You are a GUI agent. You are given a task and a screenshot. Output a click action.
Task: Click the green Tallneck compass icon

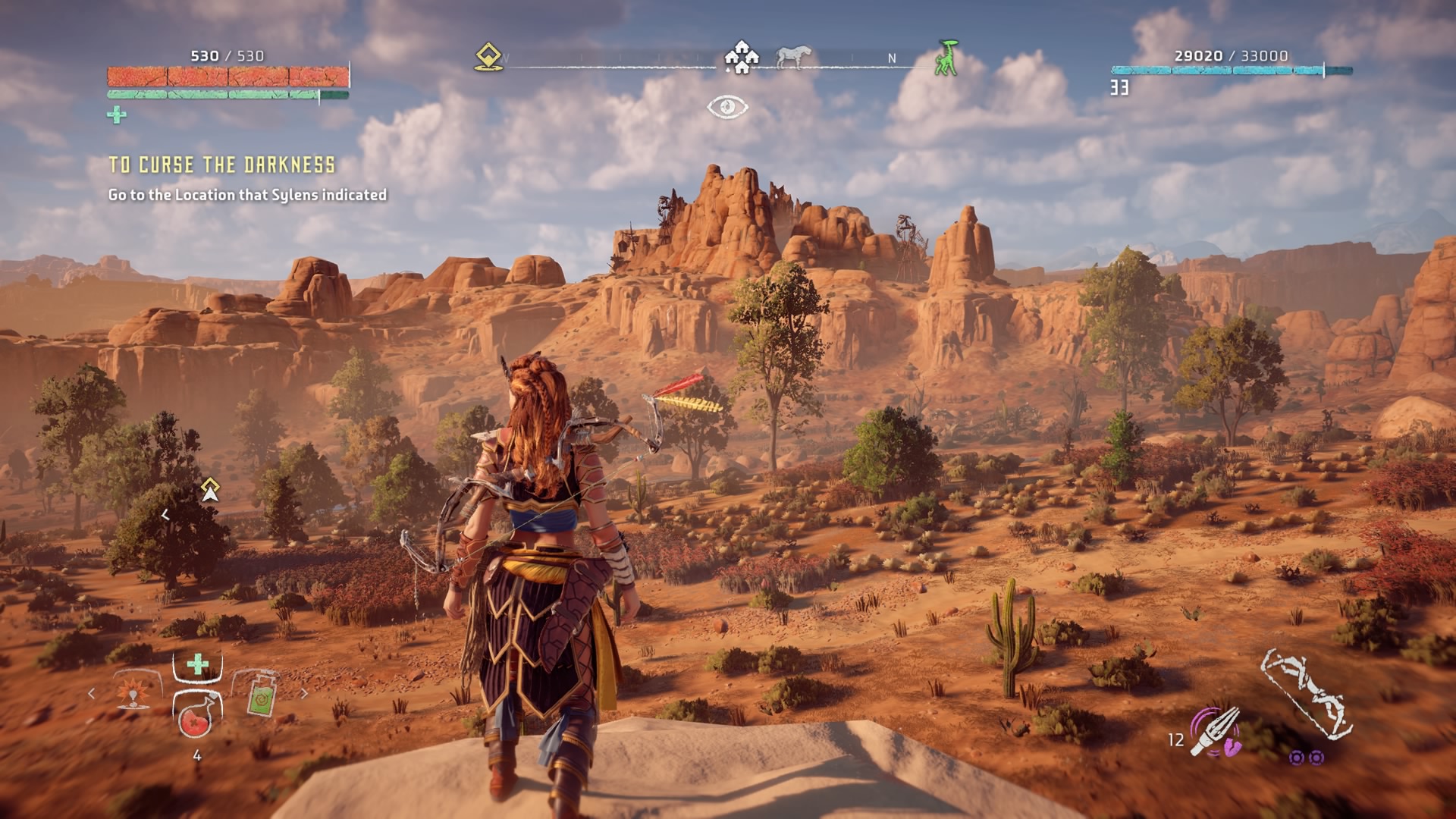pyautogui.click(x=946, y=58)
